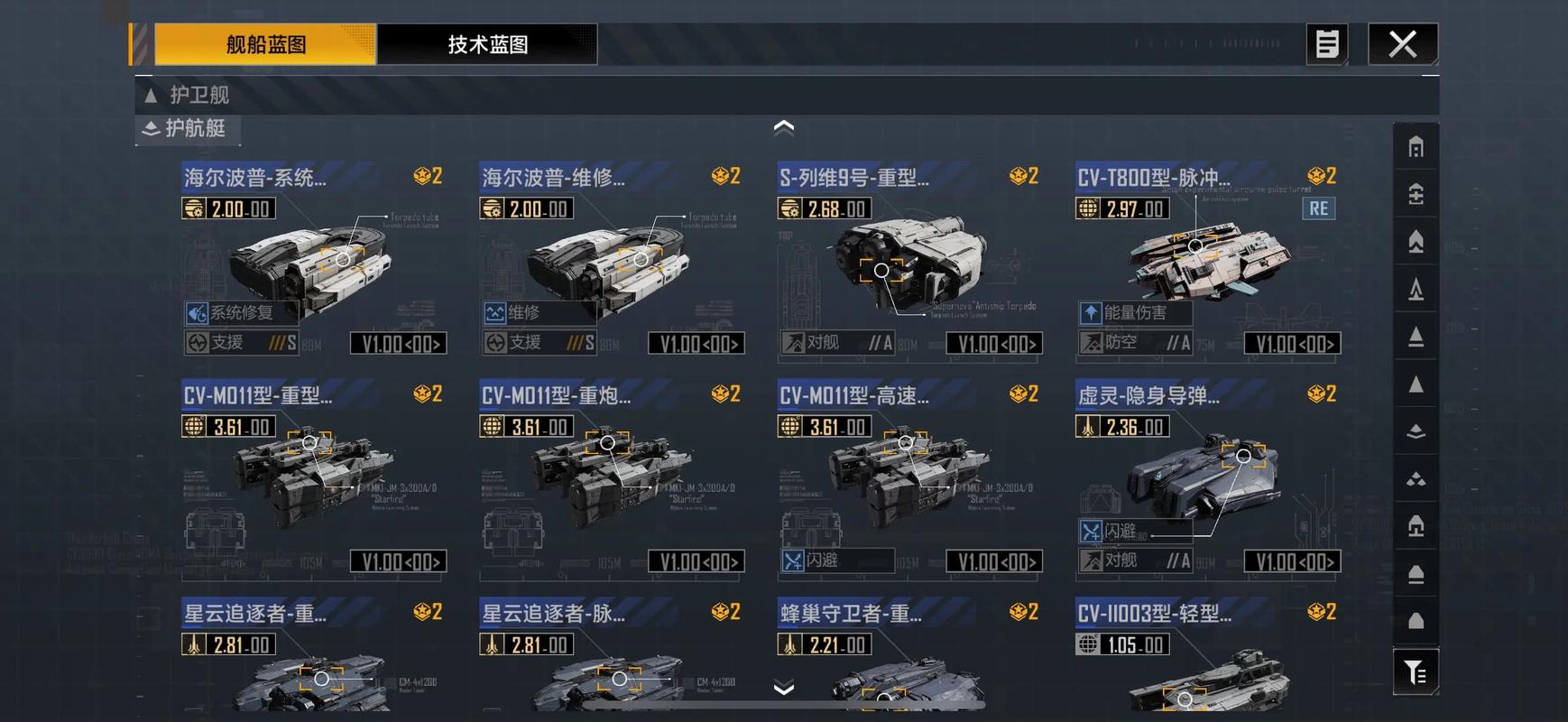Viewport: 1568px width, 722px height.
Task: Click the support platform icon in sidebar
Action: coord(1415,526)
